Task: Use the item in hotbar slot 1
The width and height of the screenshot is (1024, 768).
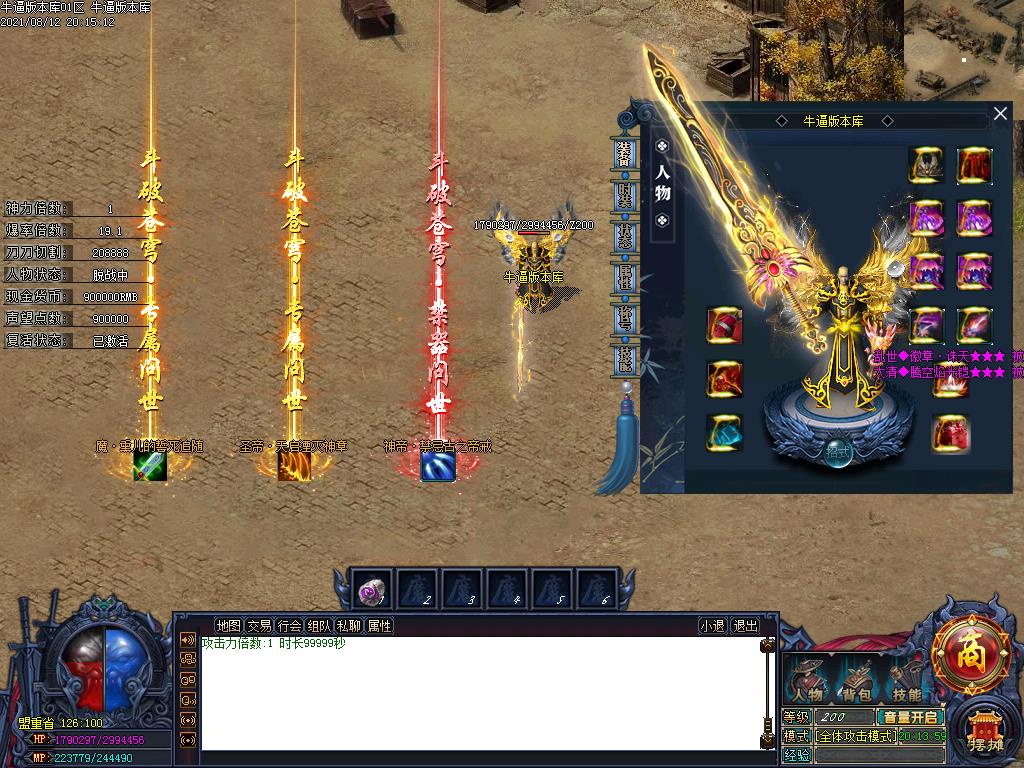Action: point(373,590)
